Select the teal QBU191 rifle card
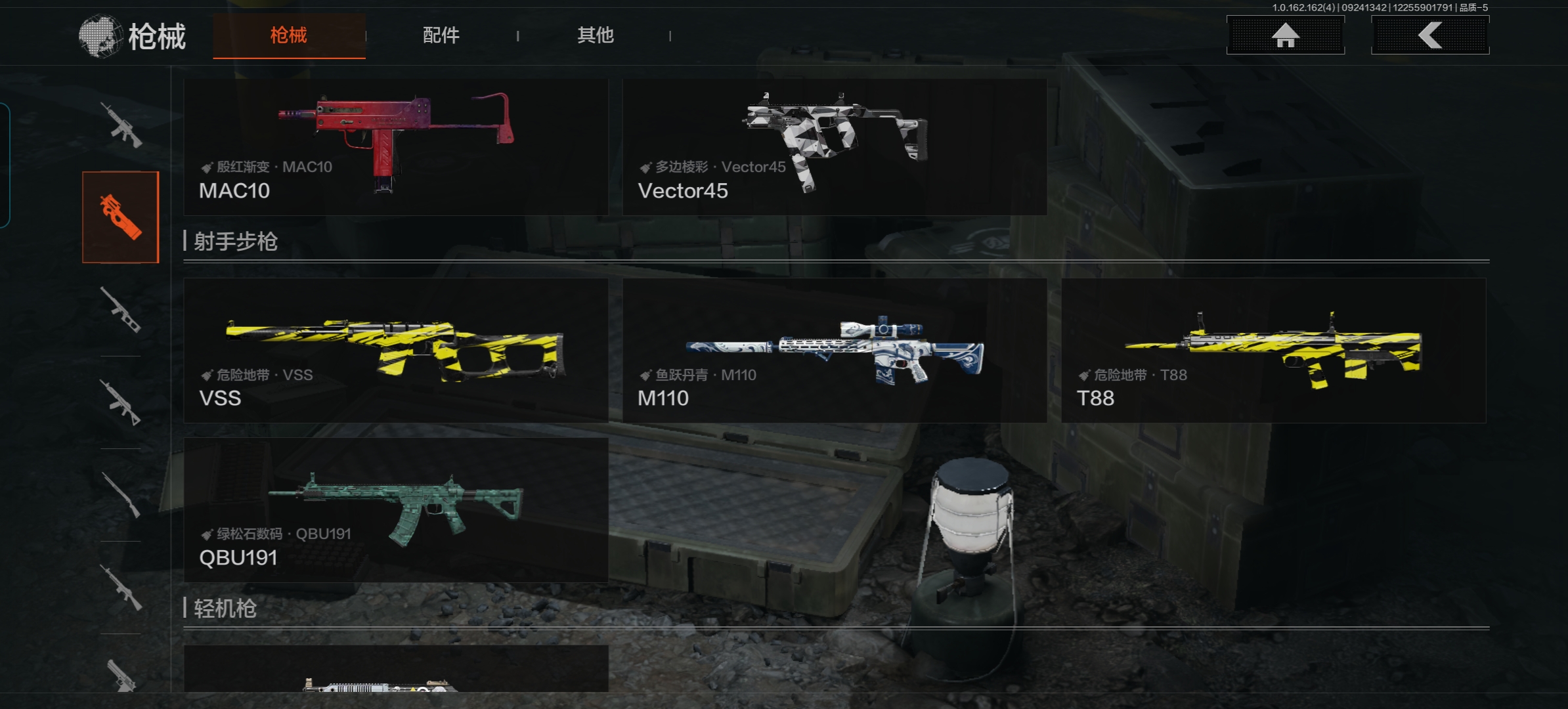Image resolution: width=1568 pixels, height=709 pixels. pos(396,509)
